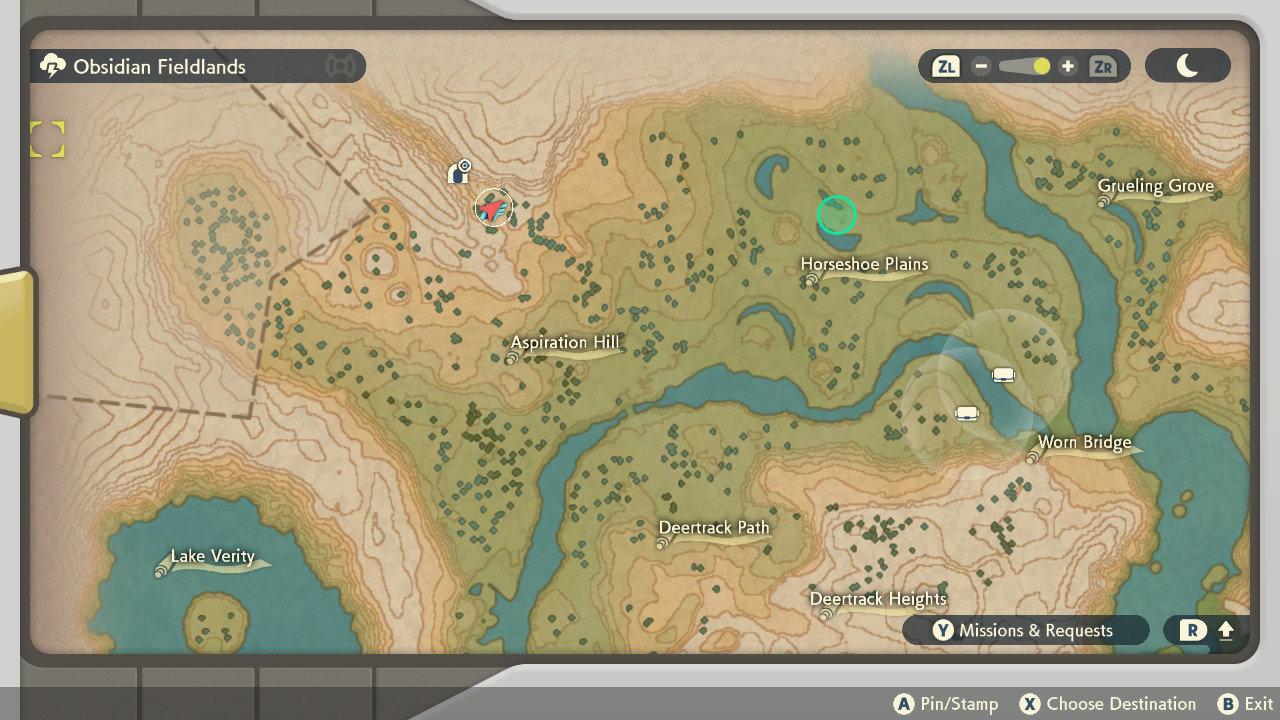Click the Grueling Grove location label
This screenshot has width=1280, height=720.
(1156, 187)
